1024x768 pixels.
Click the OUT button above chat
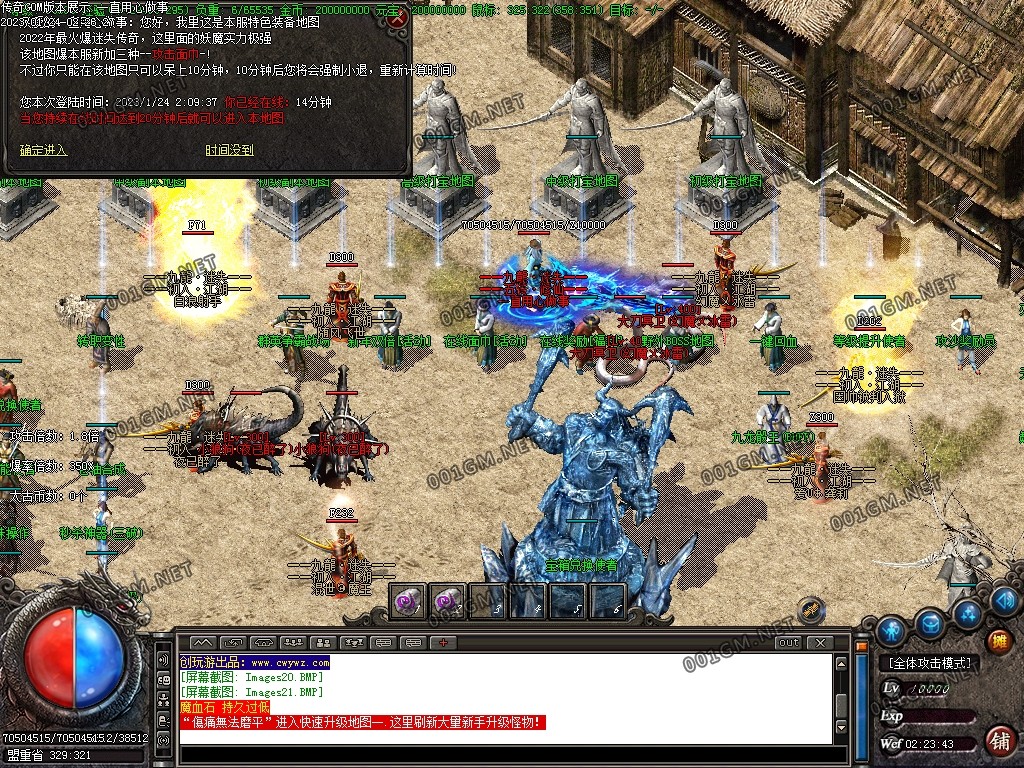pos(789,642)
